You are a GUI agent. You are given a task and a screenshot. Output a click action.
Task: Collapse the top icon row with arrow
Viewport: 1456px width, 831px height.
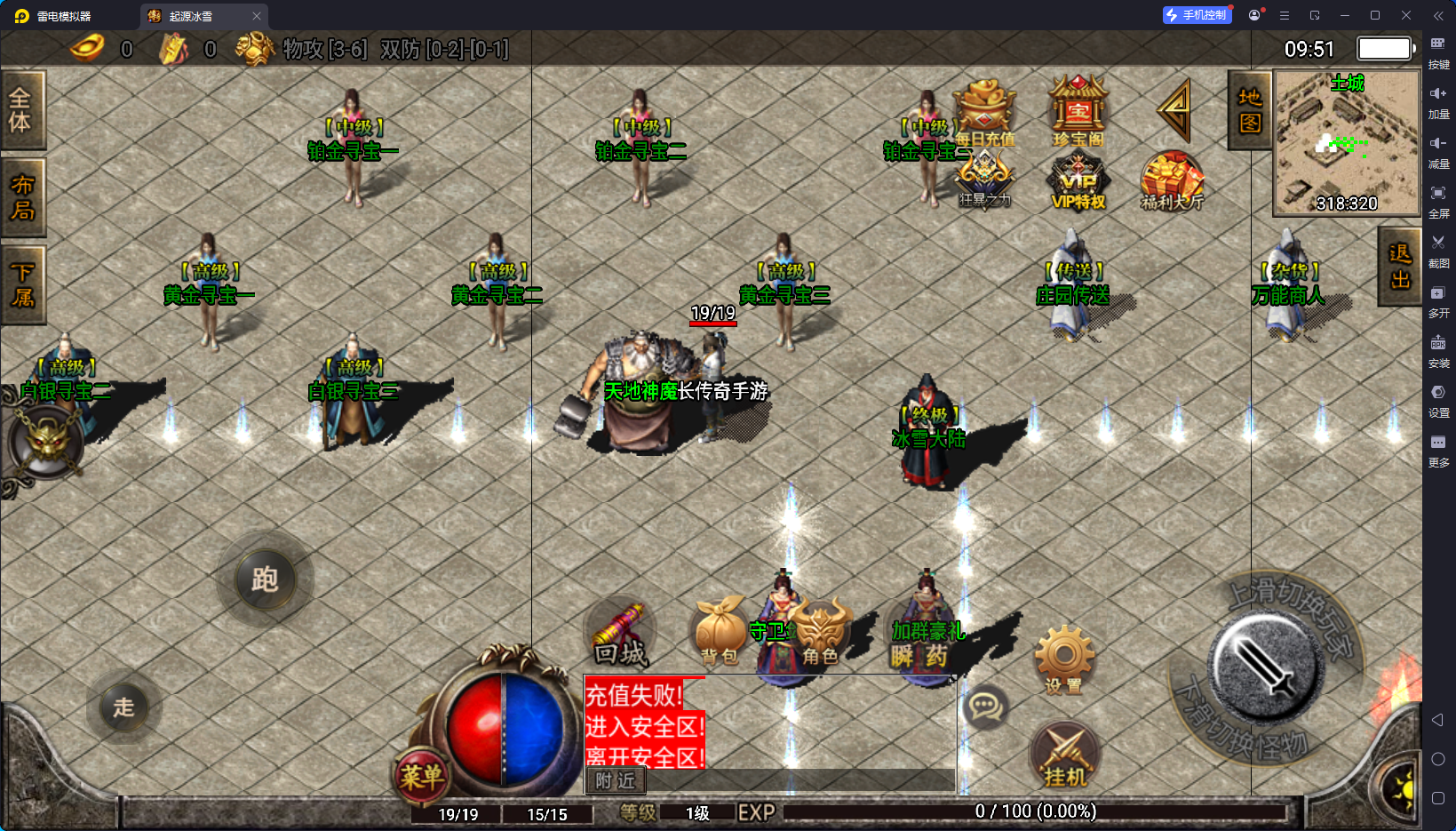pyautogui.click(x=1174, y=110)
